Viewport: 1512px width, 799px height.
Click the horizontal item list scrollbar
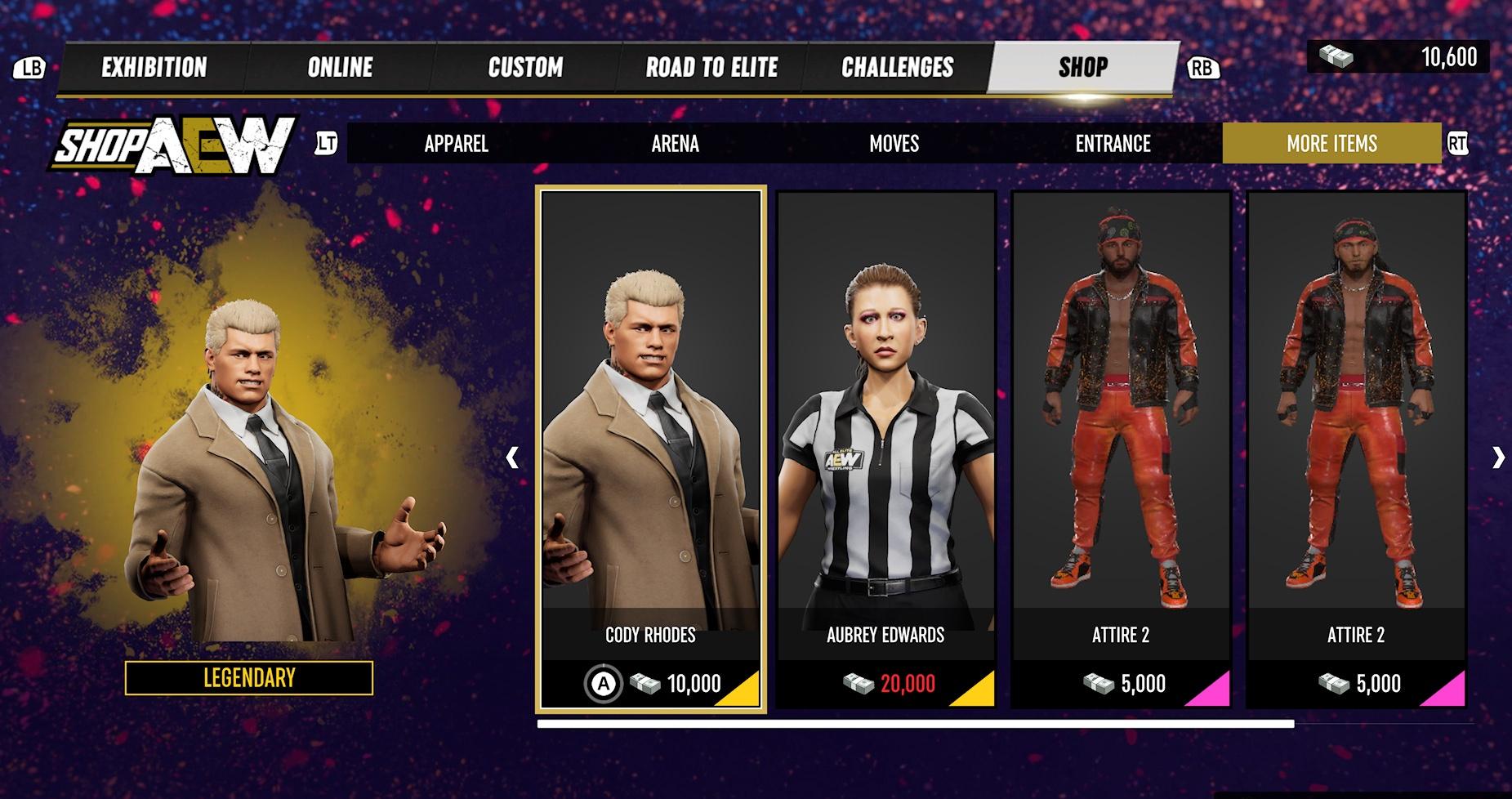tap(915, 724)
